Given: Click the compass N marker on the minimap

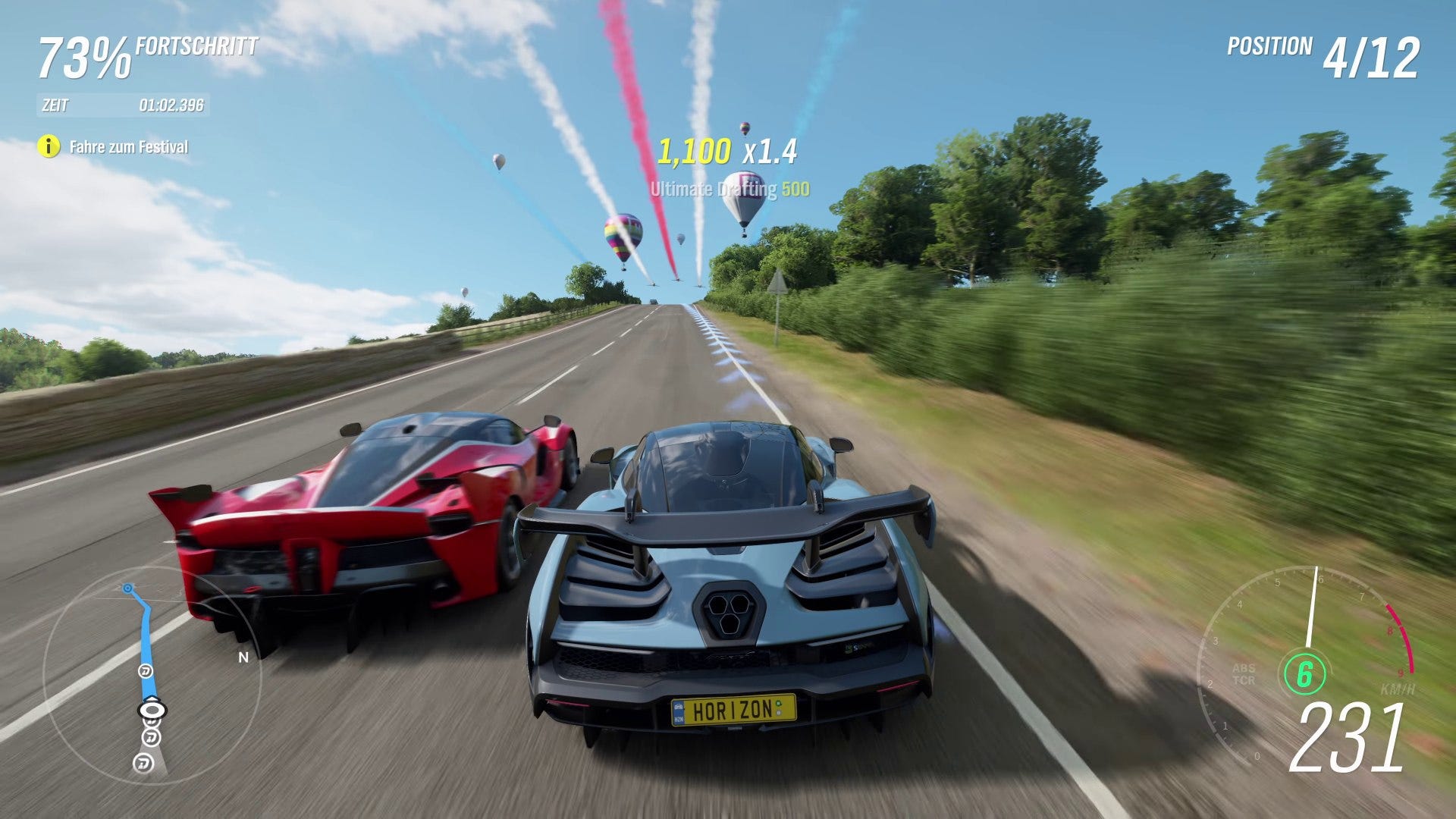Looking at the screenshot, I should [243, 657].
